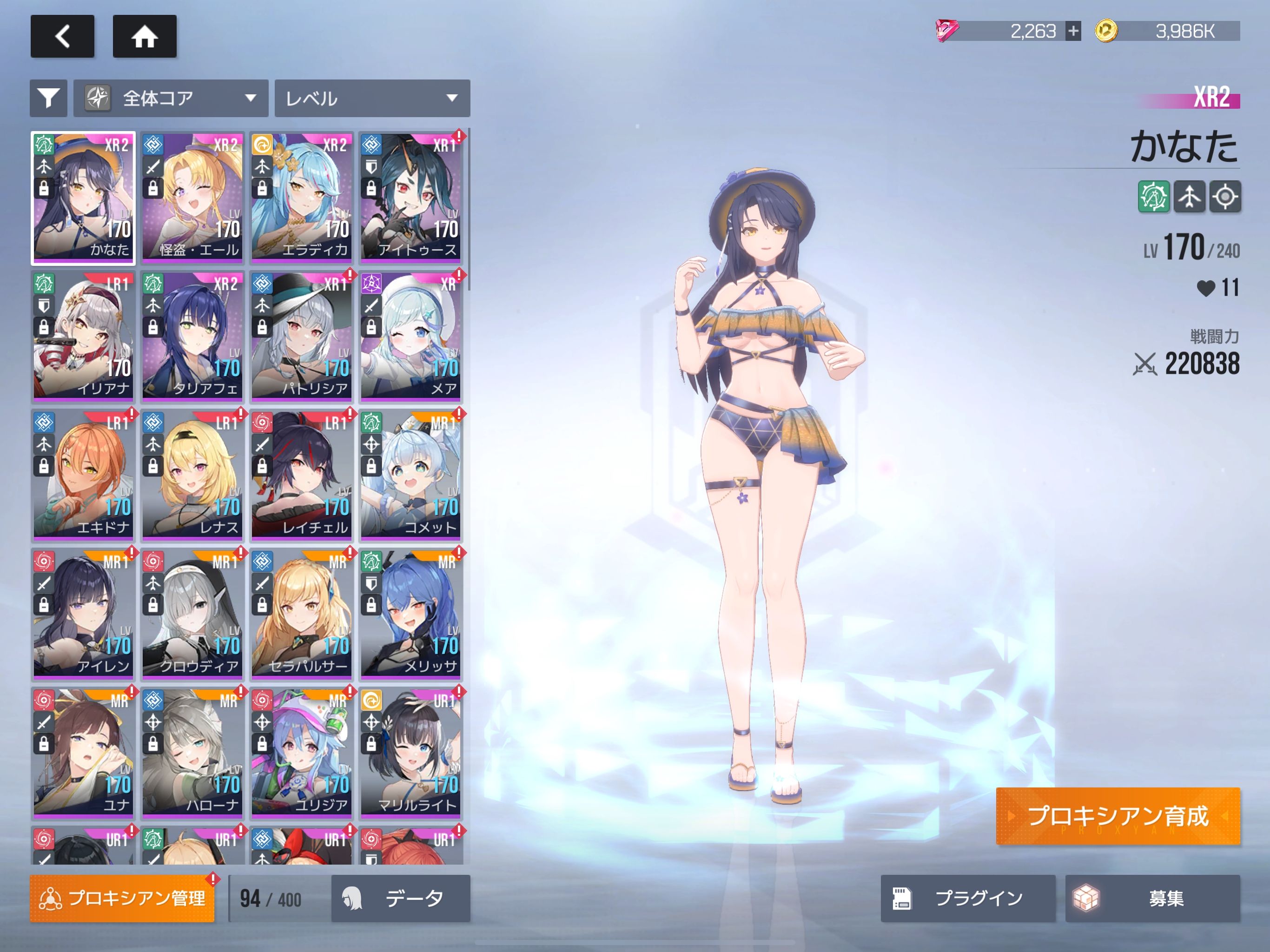Open the プラグイン plugin menu
Image resolution: width=1270 pixels, height=952 pixels.
pyautogui.click(x=967, y=898)
